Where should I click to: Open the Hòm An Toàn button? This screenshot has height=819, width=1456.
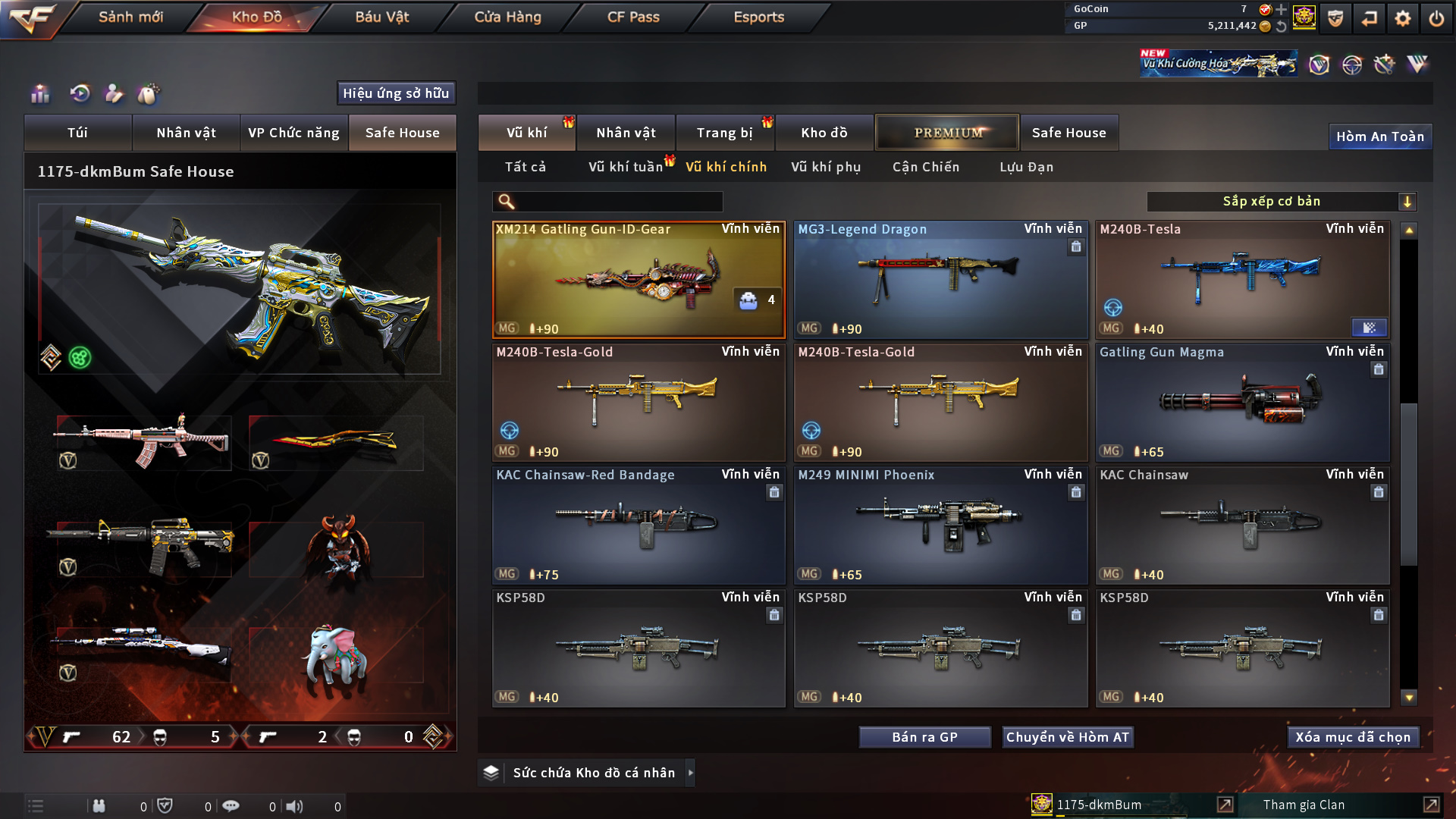click(1379, 136)
